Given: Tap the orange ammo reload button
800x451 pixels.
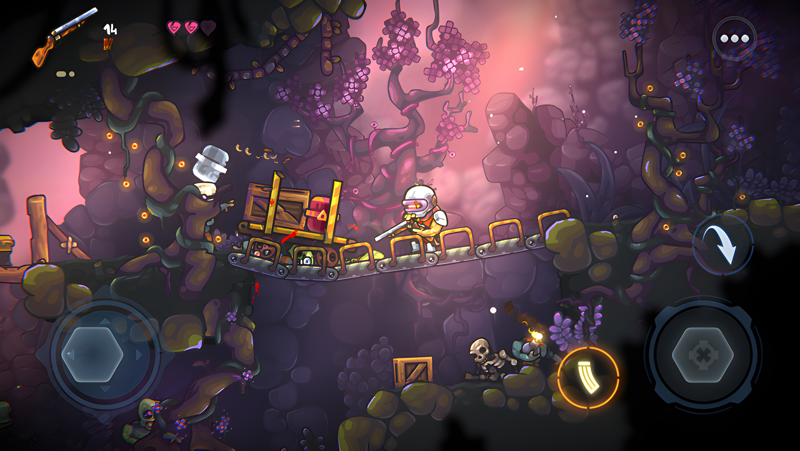Looking at the screenshot, I should click(x=588, y=377).
